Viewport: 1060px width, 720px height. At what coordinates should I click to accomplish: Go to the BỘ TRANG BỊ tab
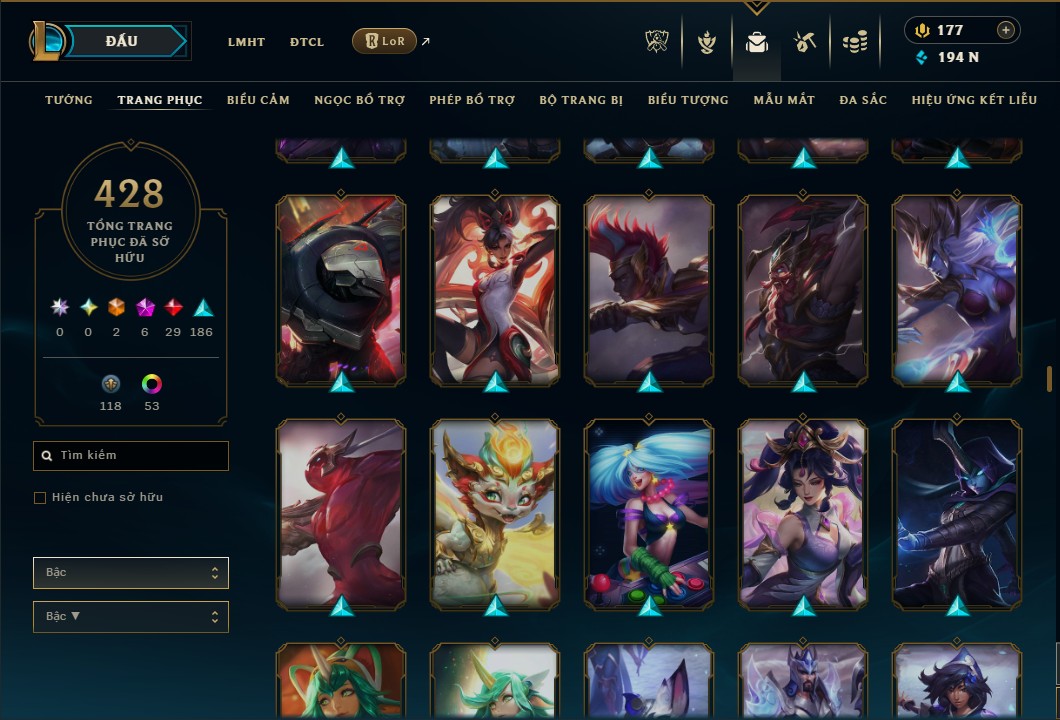(x=581, y=100)
